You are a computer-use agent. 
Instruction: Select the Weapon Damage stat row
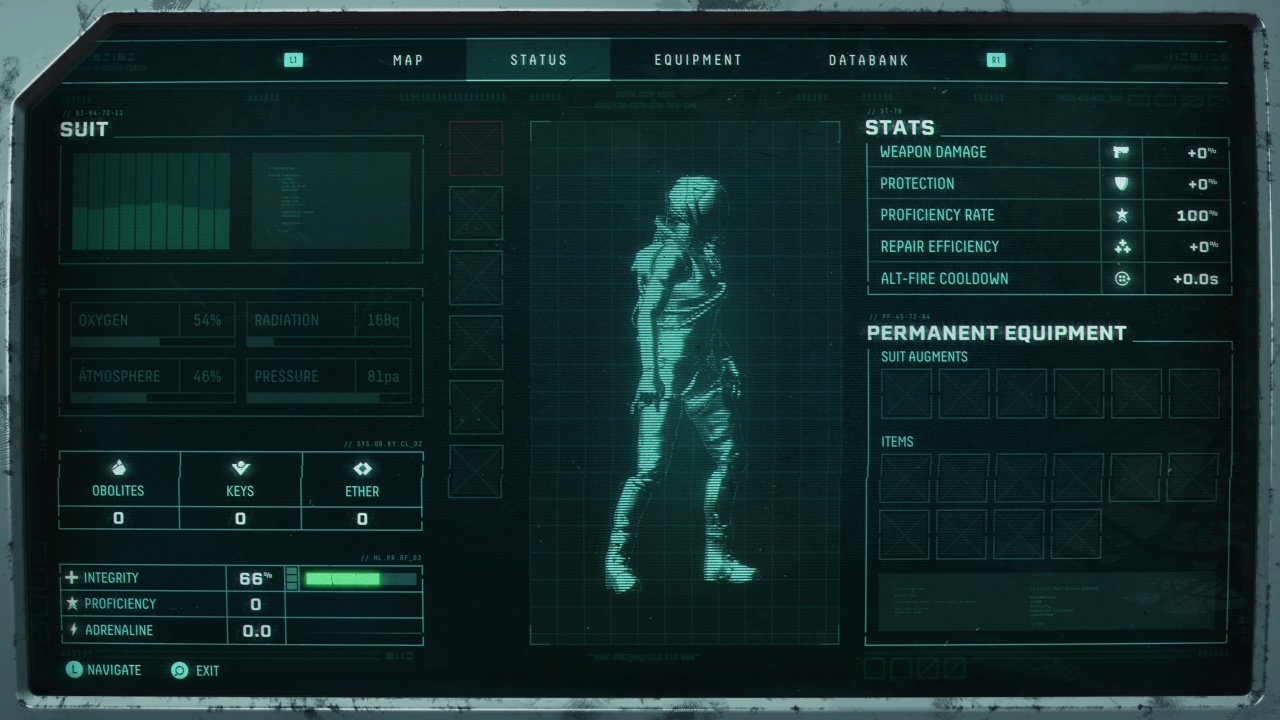[x=1047, y=152]
